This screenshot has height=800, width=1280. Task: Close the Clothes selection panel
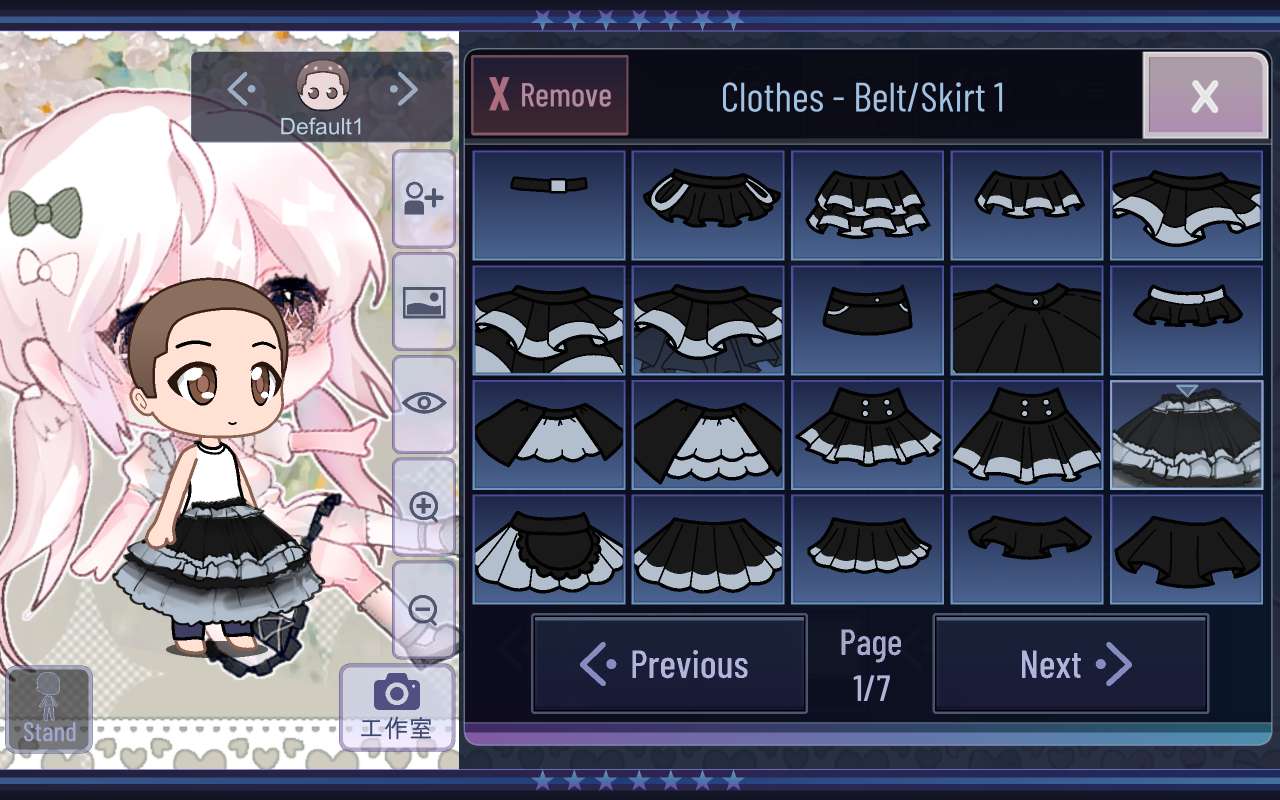click(x=1204, y=96)
